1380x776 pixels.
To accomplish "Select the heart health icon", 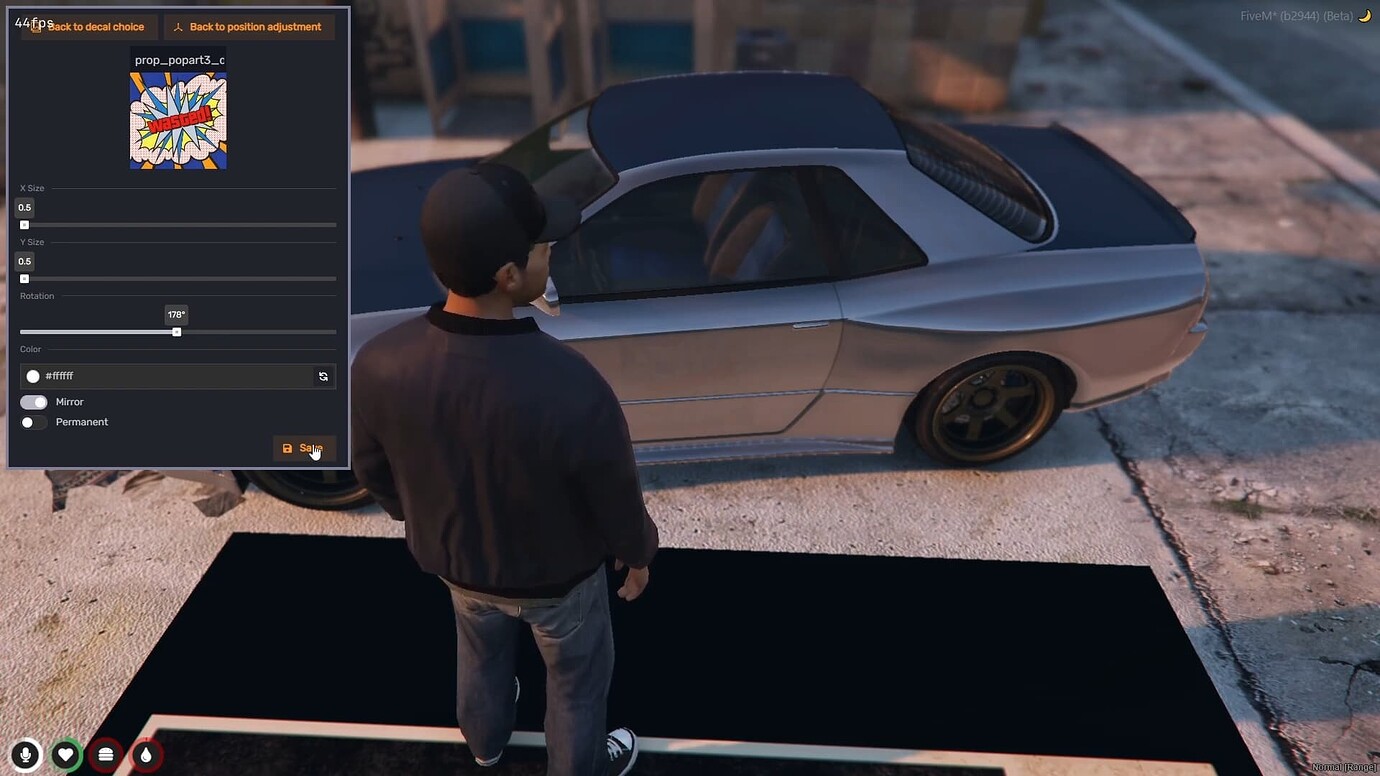I will pyautogui.click(x=66, y=754).
